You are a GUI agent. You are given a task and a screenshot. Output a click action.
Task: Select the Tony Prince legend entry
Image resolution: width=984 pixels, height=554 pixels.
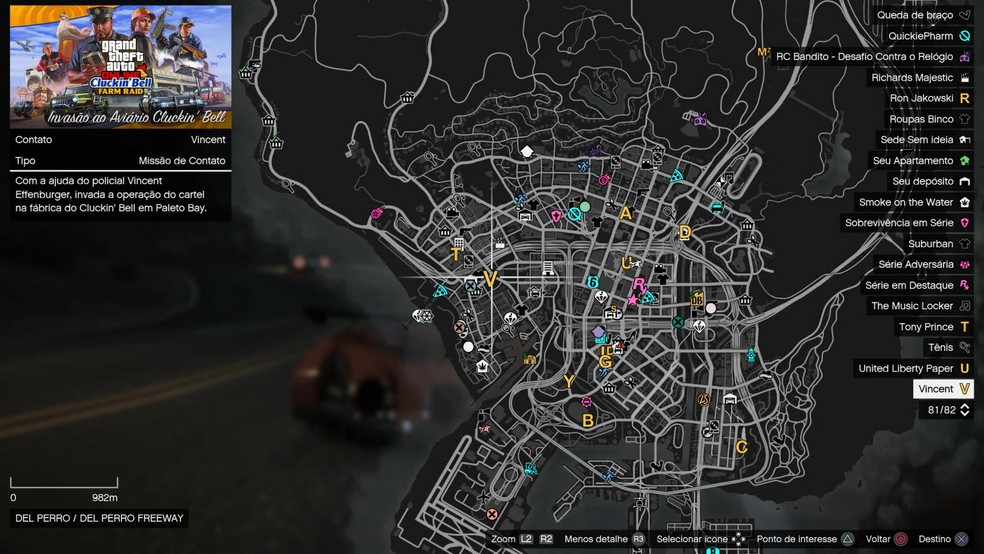pyautogui.click(x=934, y=327)
